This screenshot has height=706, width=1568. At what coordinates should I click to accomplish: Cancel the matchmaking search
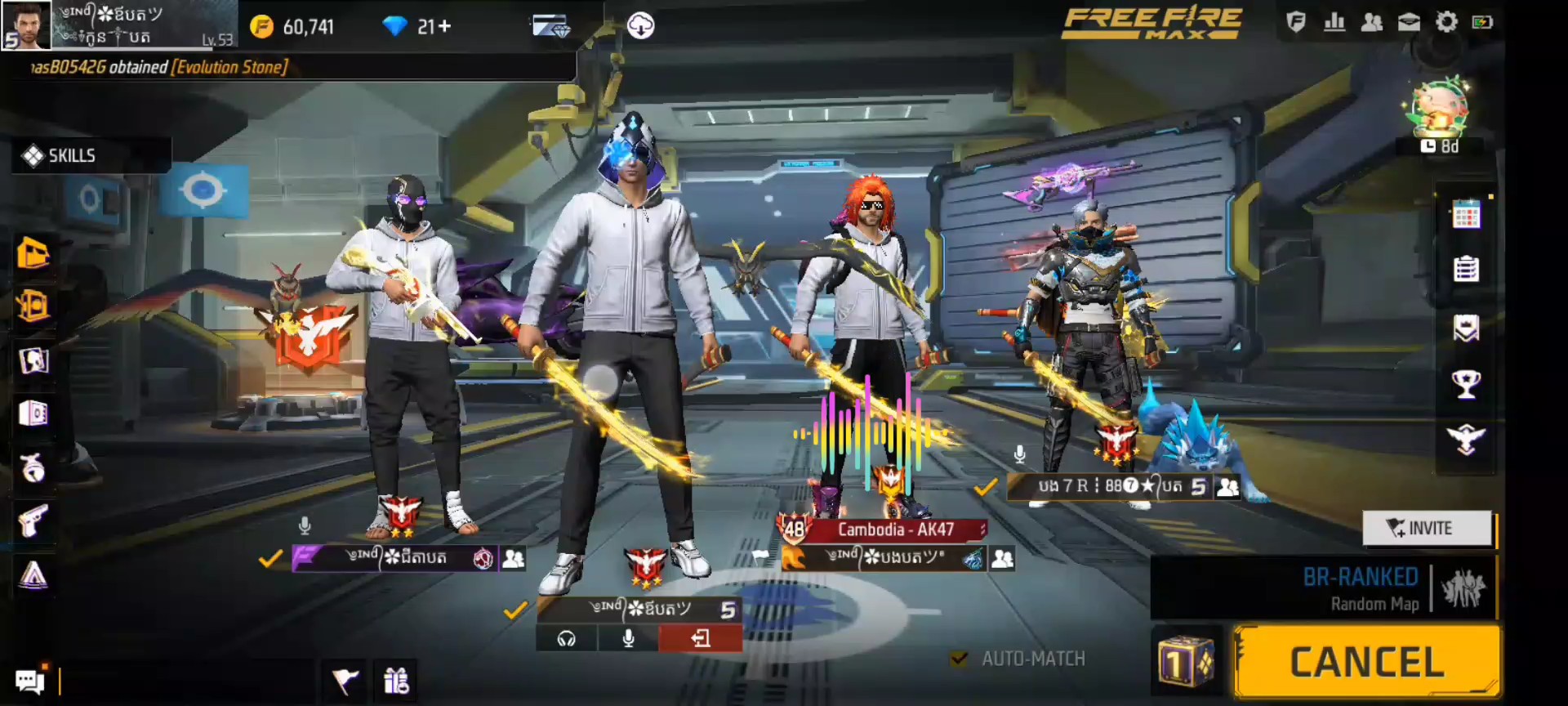(1366, 662)
